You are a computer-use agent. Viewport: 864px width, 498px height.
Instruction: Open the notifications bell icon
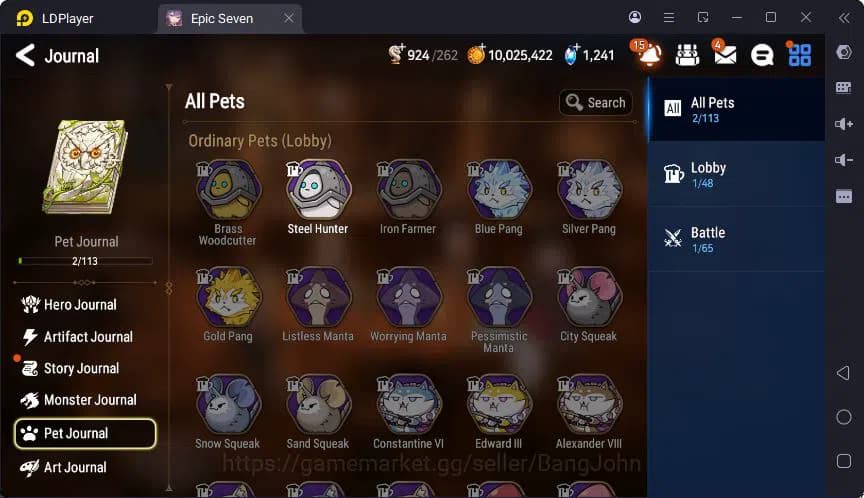(649, 56)
